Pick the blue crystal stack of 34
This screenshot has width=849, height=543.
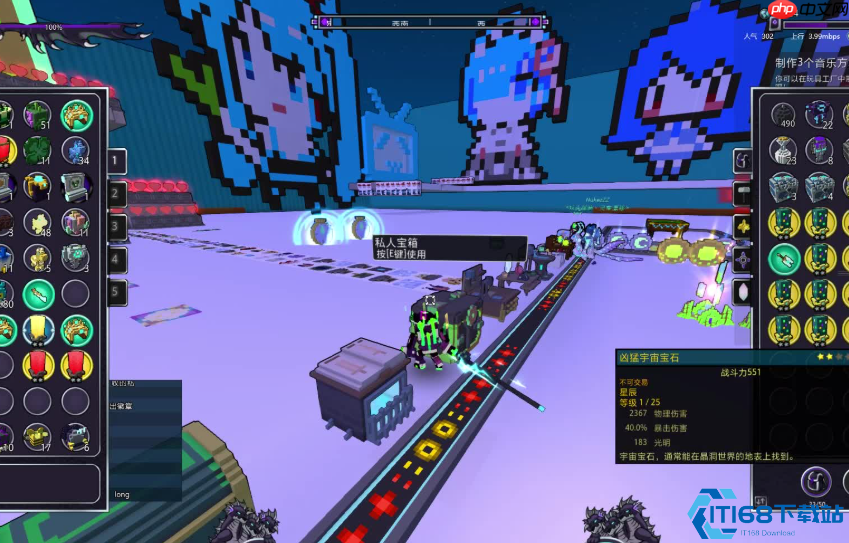click(76, 151)
